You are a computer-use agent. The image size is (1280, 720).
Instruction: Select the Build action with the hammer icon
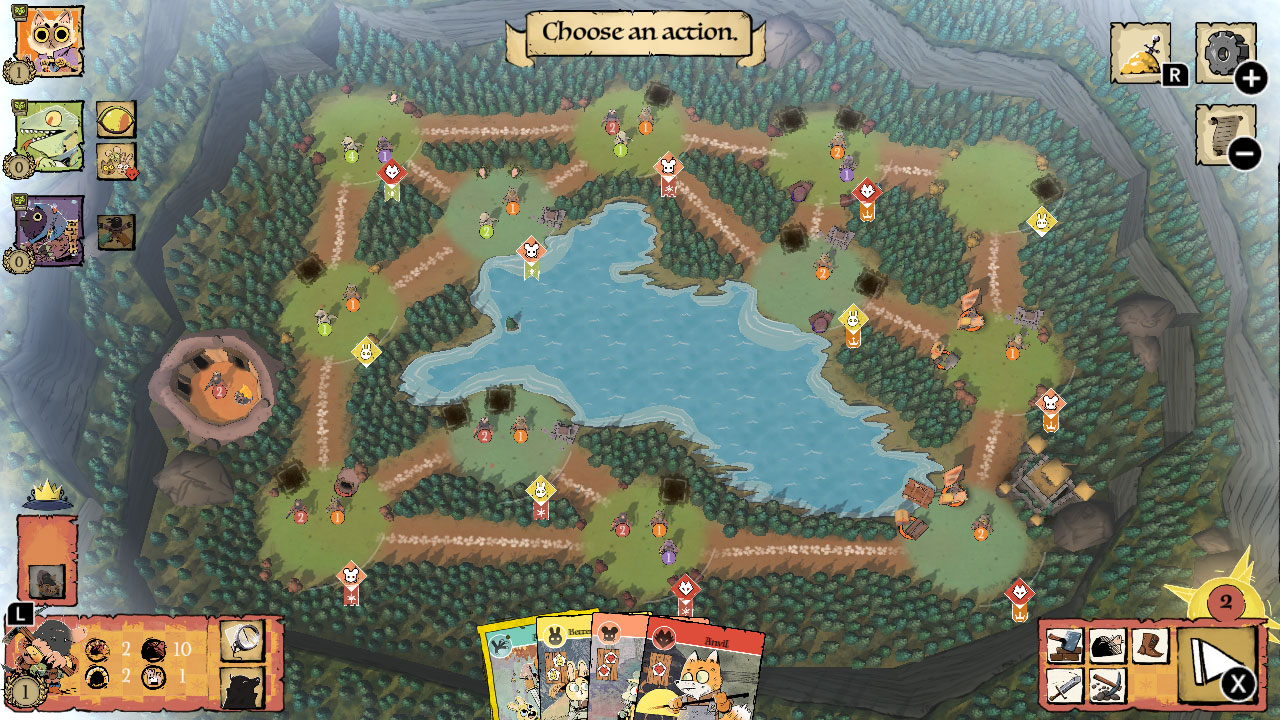tap(1063, 644)
